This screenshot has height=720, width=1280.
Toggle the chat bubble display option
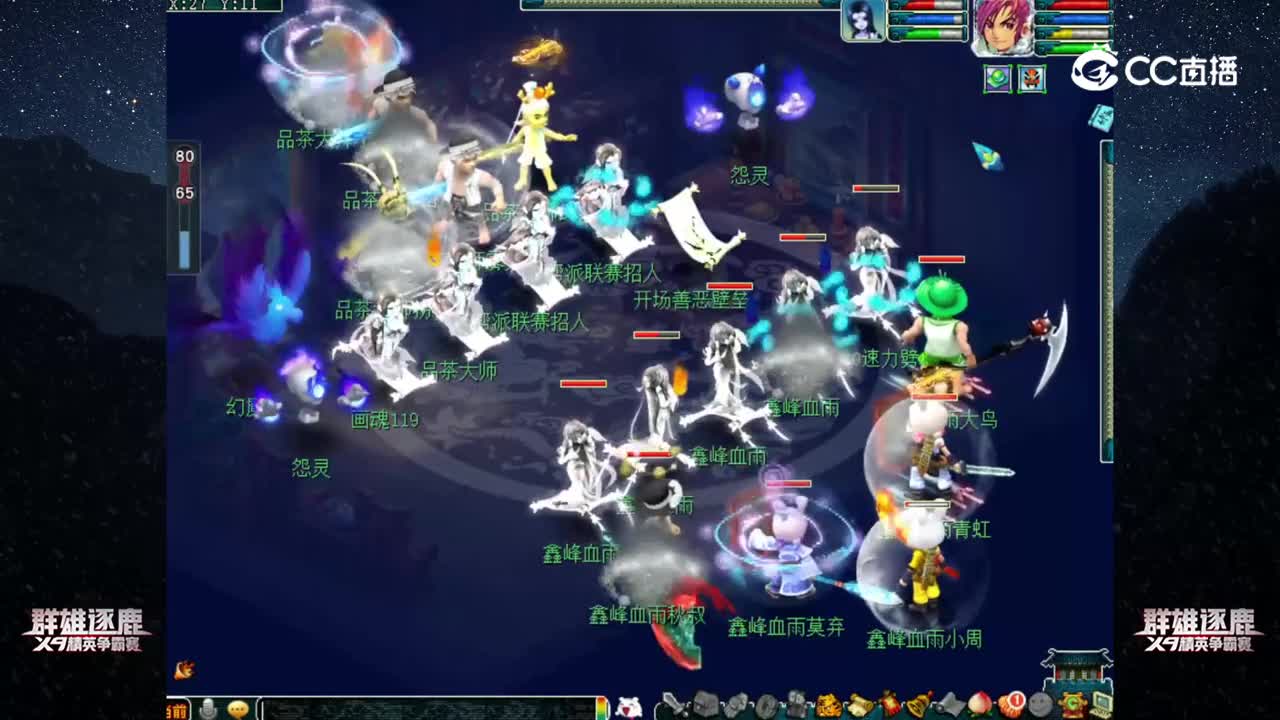click(x=237, y=708)
